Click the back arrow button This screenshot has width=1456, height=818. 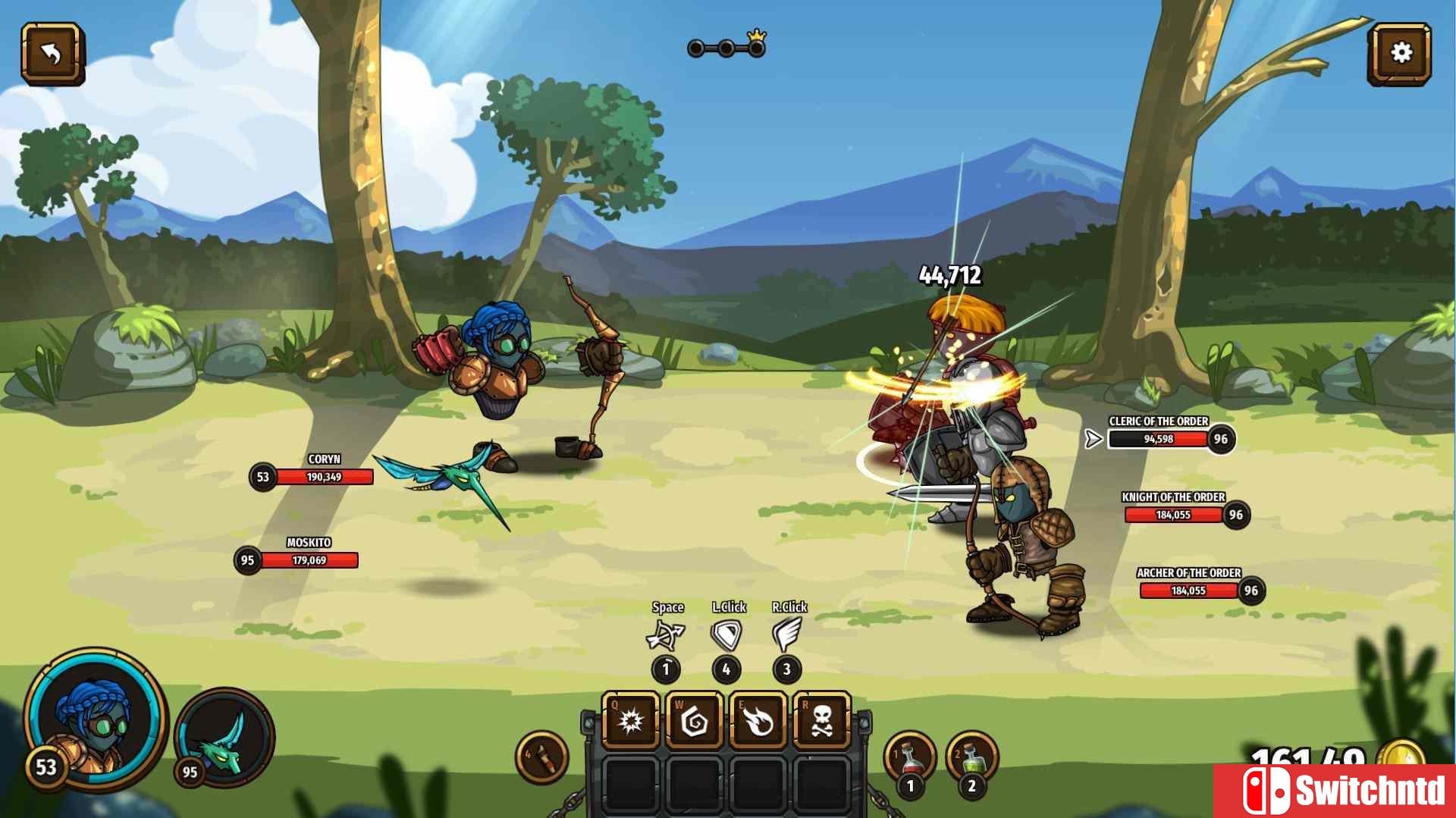point(52,53)
